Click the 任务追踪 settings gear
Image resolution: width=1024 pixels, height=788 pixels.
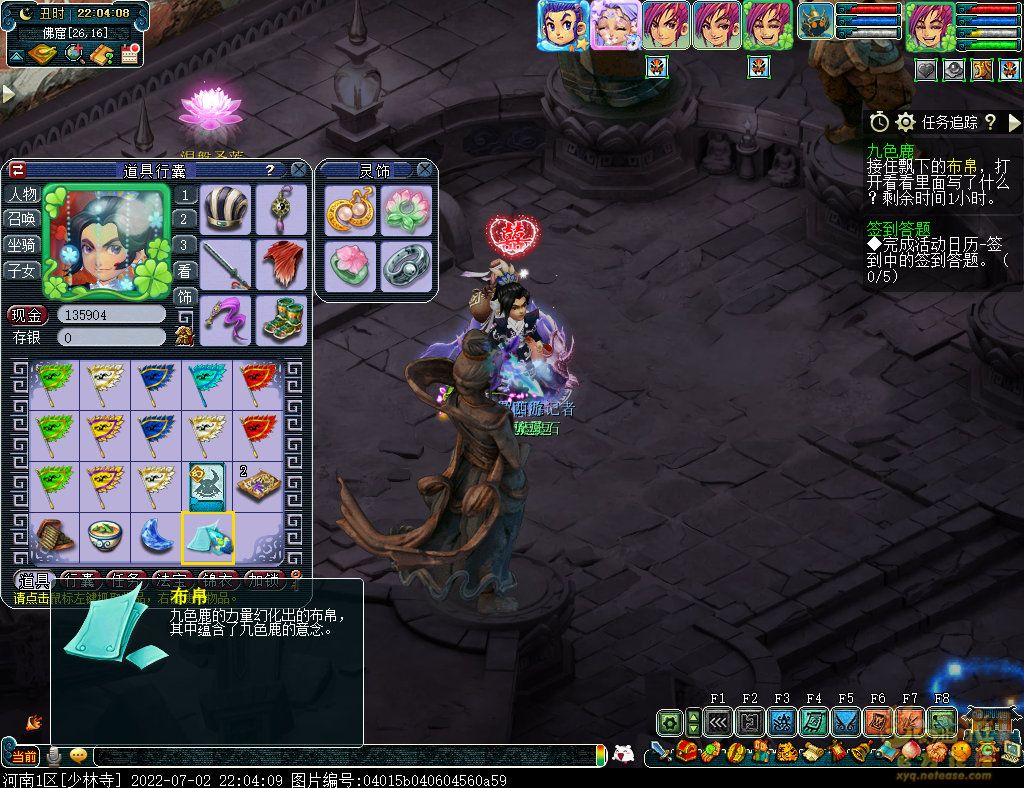pos(906,122)
